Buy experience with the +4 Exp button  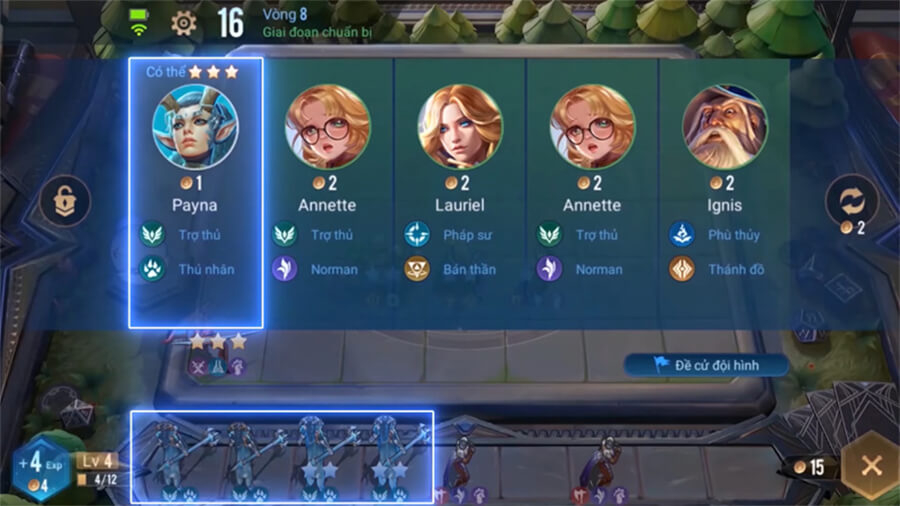40,466
